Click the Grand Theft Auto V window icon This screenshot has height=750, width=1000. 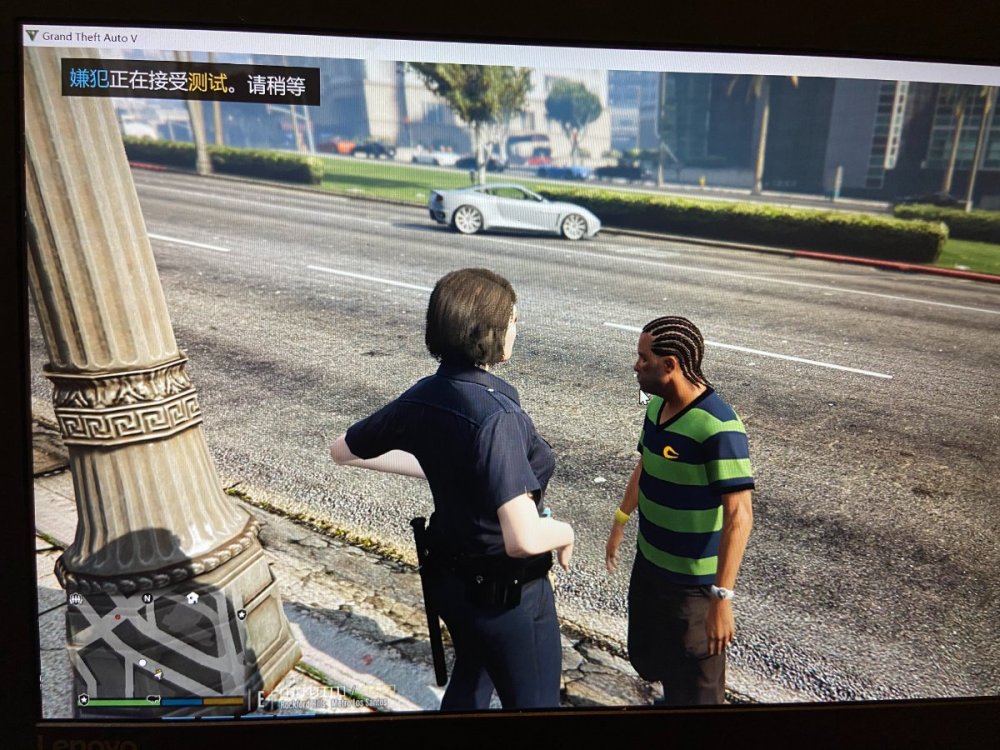(32, 36)
